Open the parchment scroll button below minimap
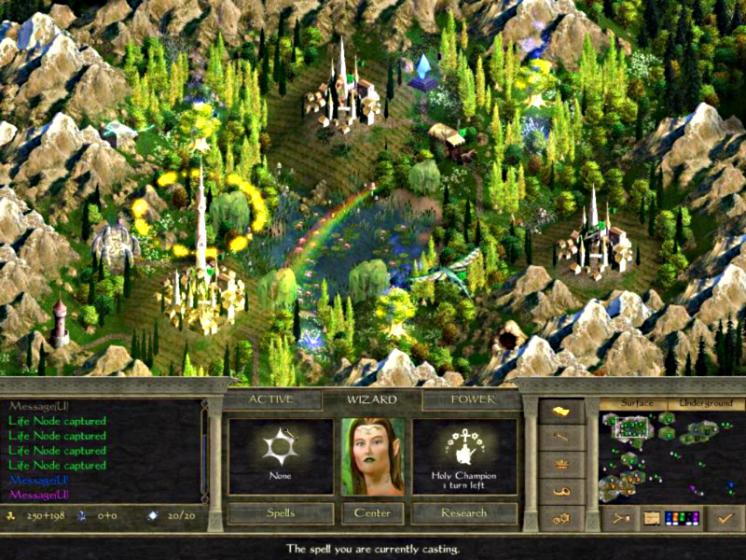This screenshot has height=560, width=746. (652, 518)
